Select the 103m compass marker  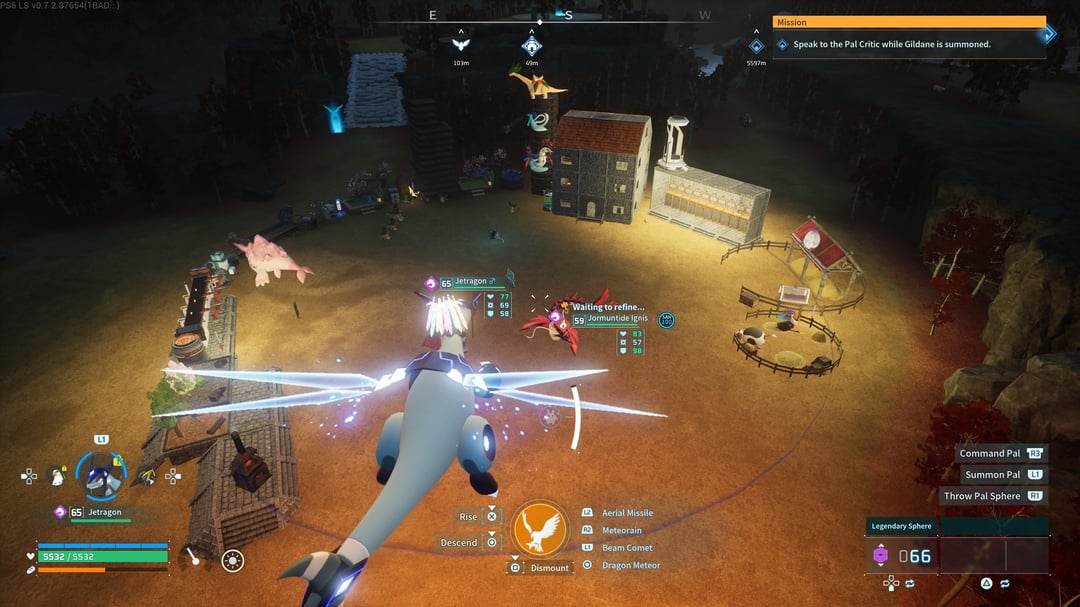pyautogui.click(x=461, y=45)
